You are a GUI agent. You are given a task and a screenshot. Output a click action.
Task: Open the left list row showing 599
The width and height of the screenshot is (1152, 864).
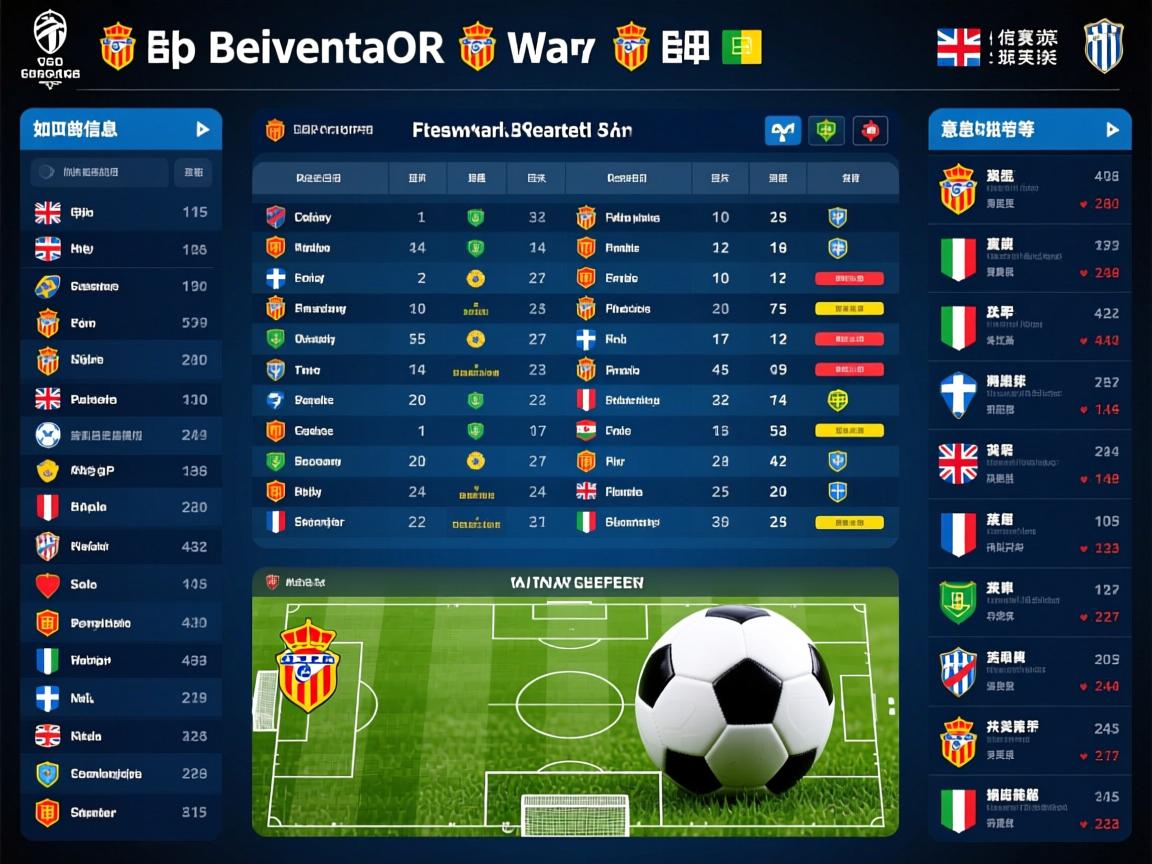(x=121, y=323)
